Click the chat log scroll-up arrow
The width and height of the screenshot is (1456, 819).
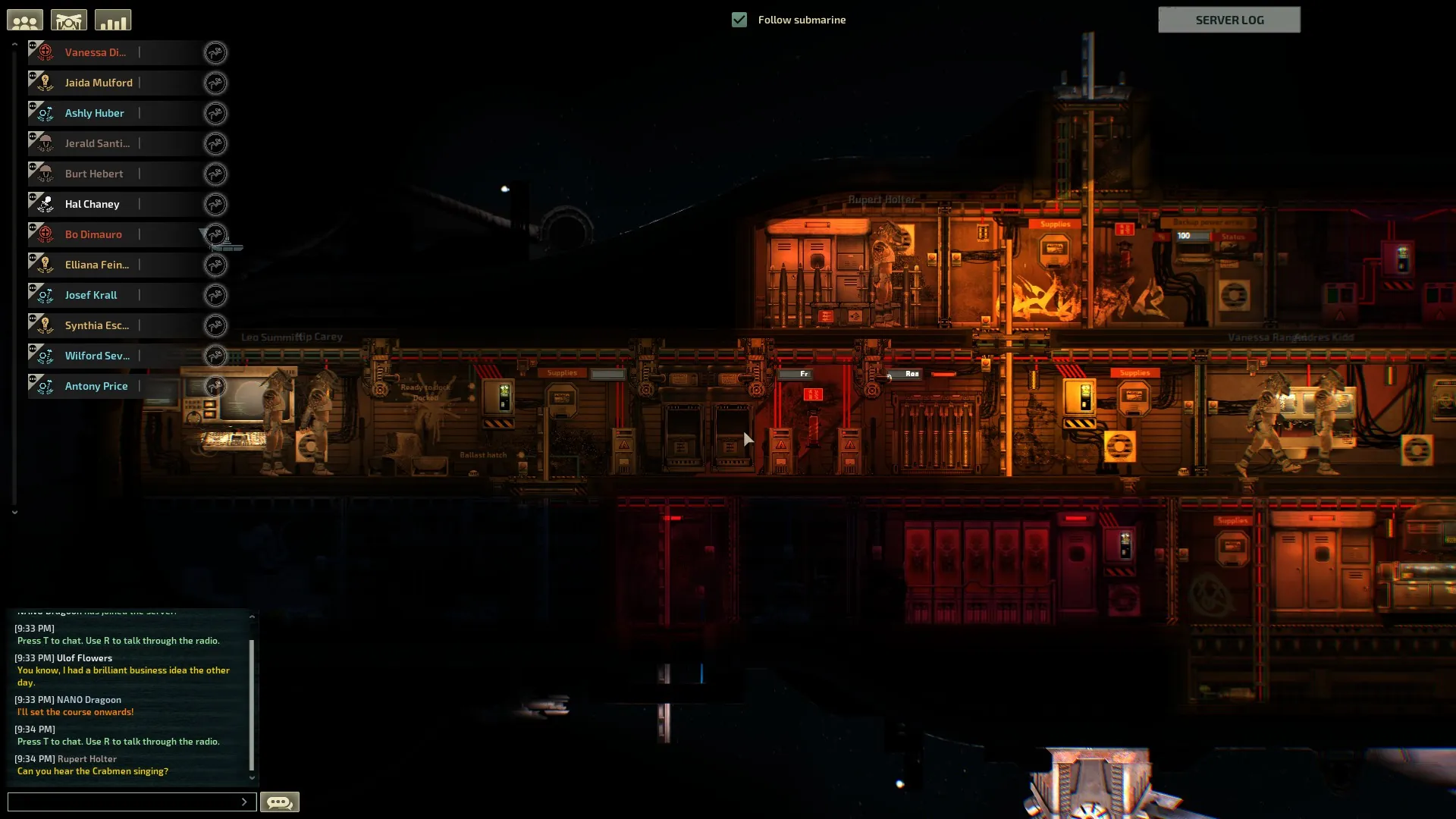252,617
